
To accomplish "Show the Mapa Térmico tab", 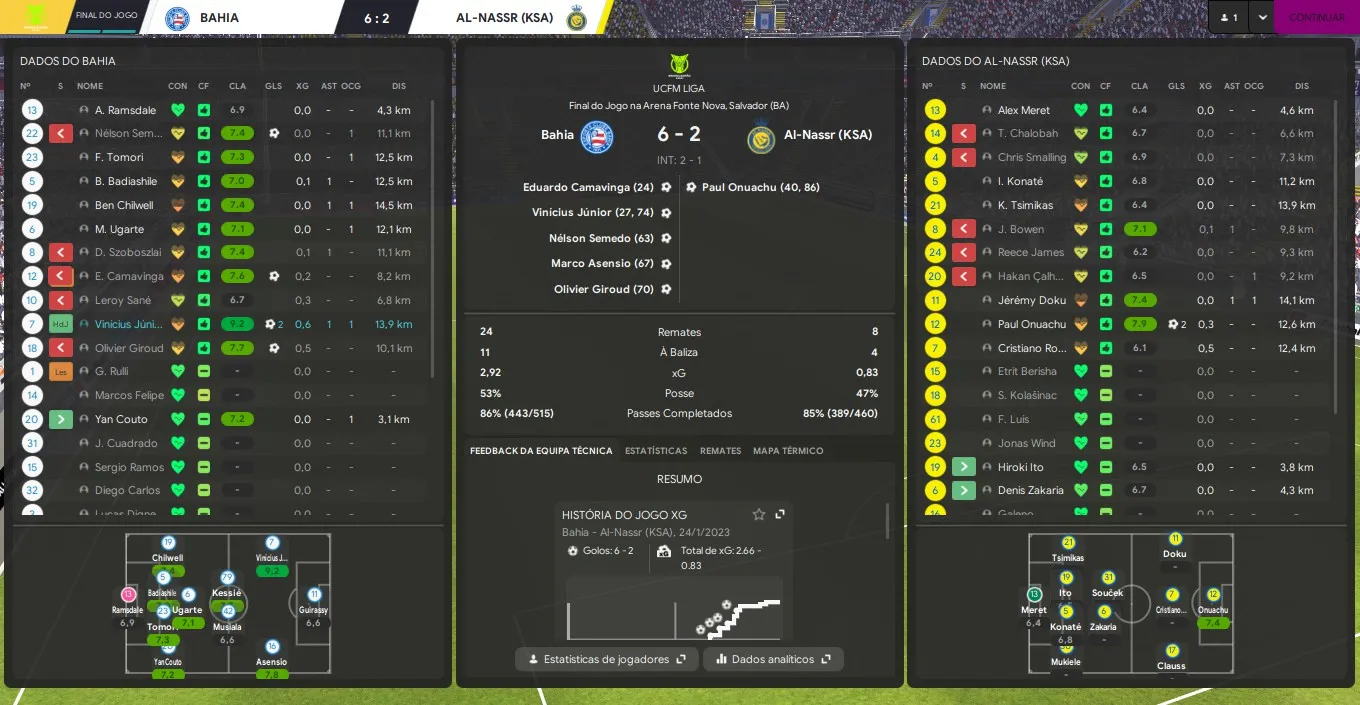I will tap(788, 451).
